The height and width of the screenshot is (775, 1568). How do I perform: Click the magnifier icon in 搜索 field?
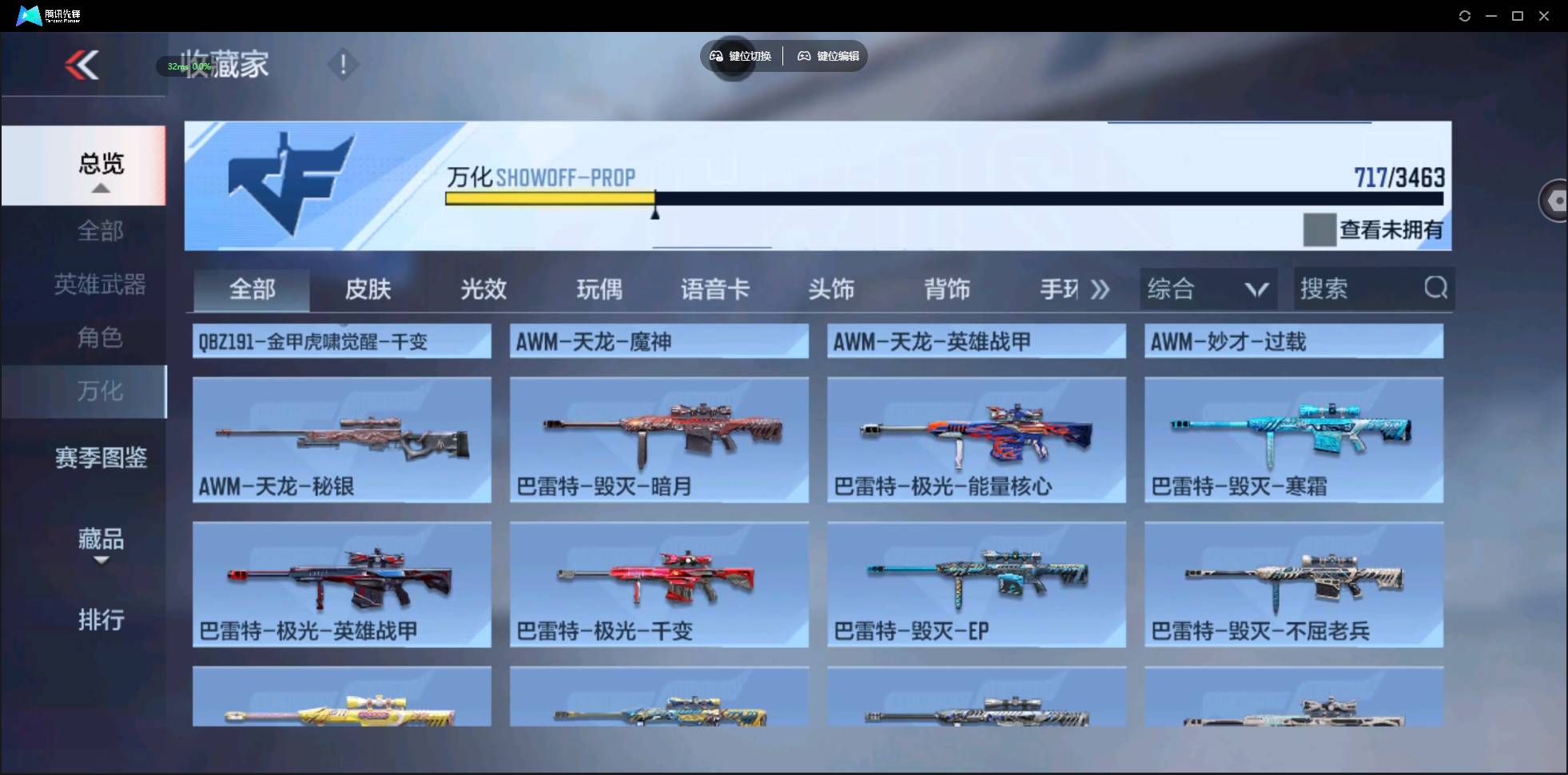[1436, 288]
